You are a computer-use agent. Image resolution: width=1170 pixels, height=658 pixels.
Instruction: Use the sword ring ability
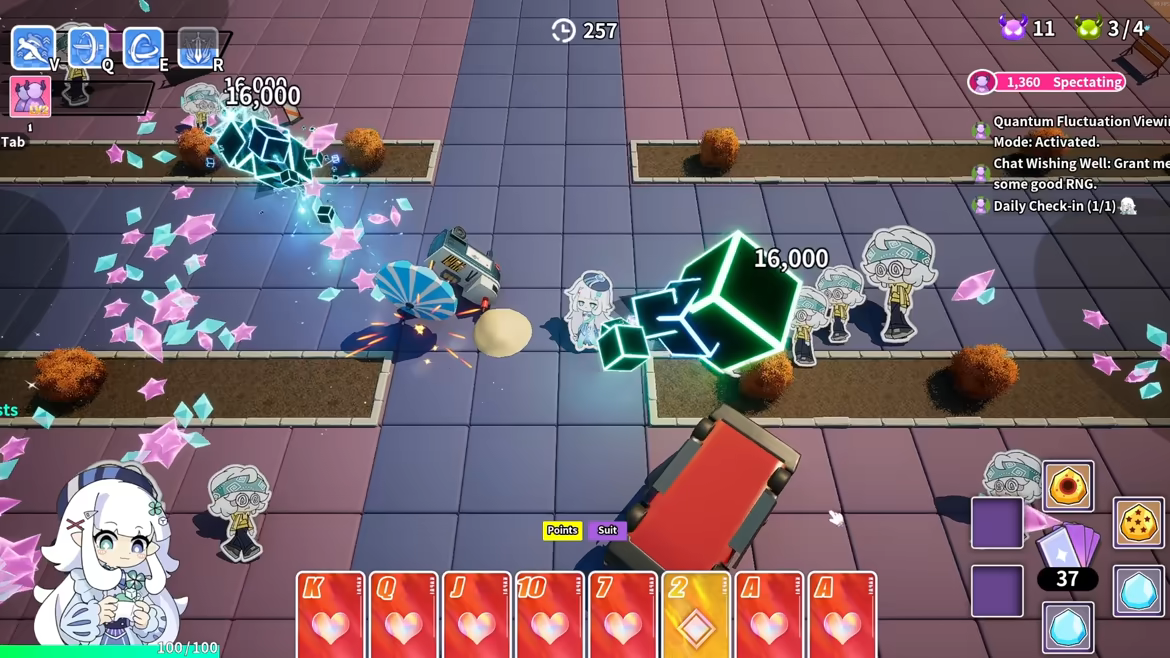click(x=88, y=47)
